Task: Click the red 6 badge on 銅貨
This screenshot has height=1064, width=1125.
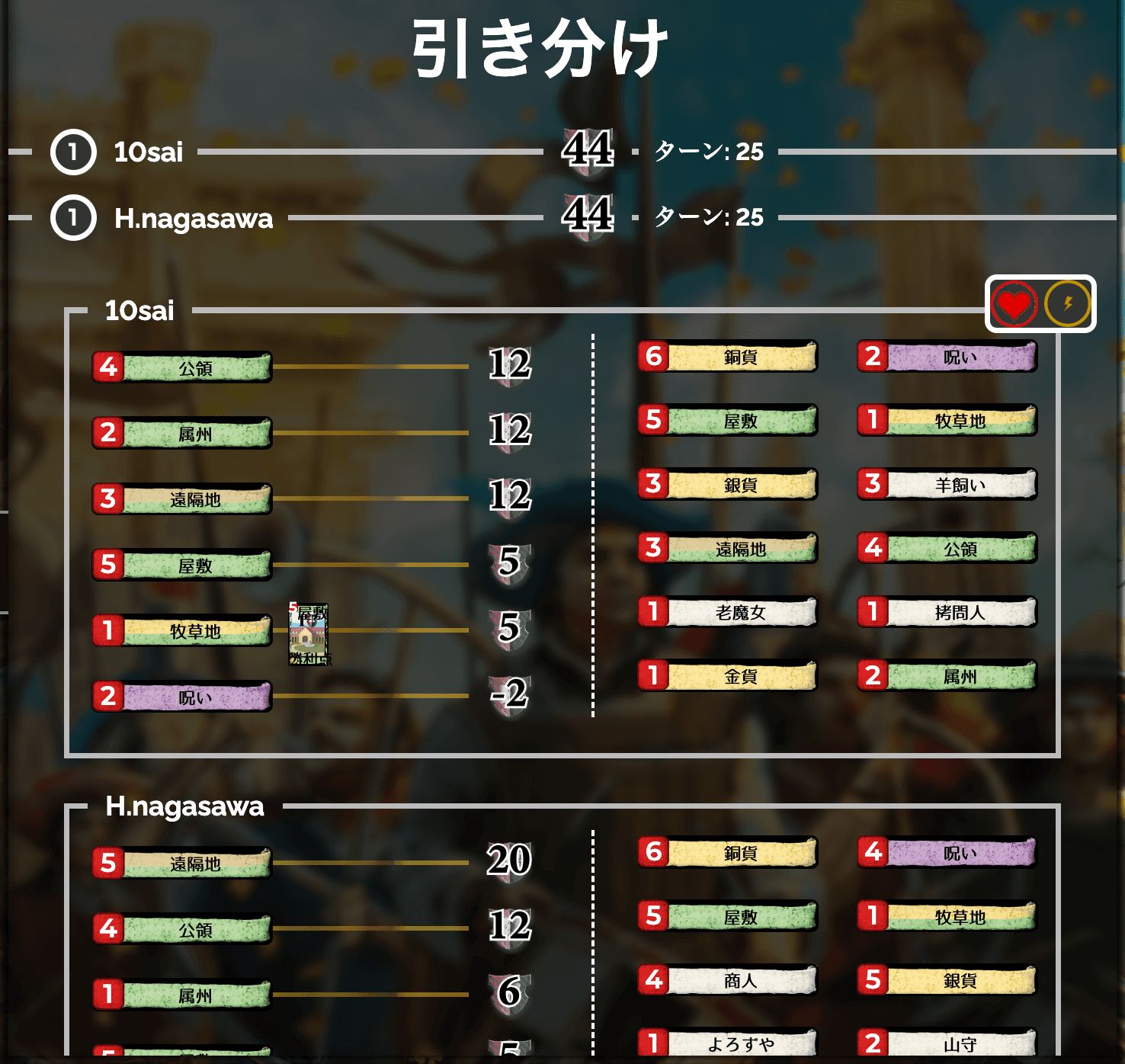Action: pyautogui.click(x=653, y=357)
